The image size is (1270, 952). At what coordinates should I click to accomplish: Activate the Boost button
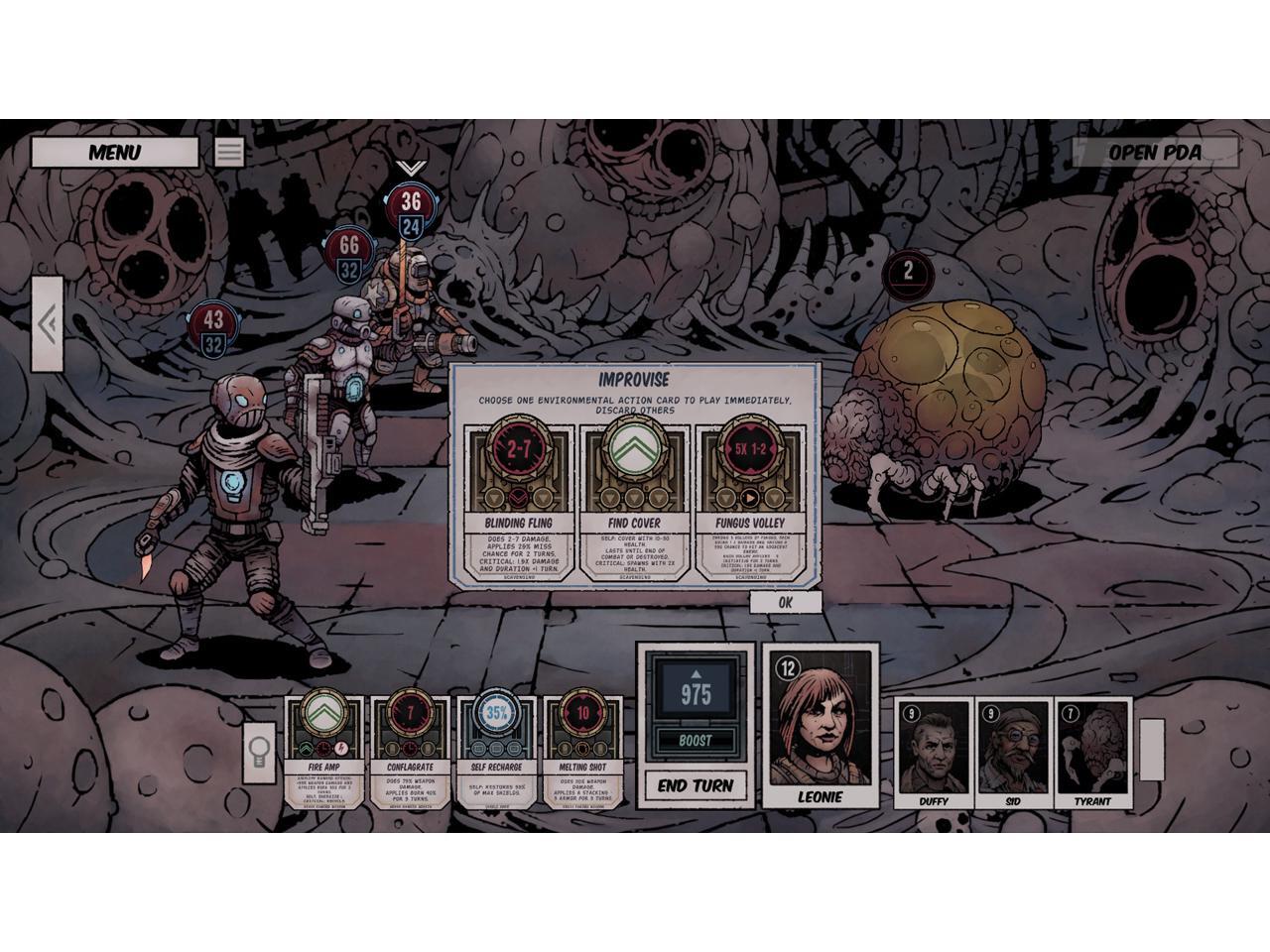pos(695,741)
